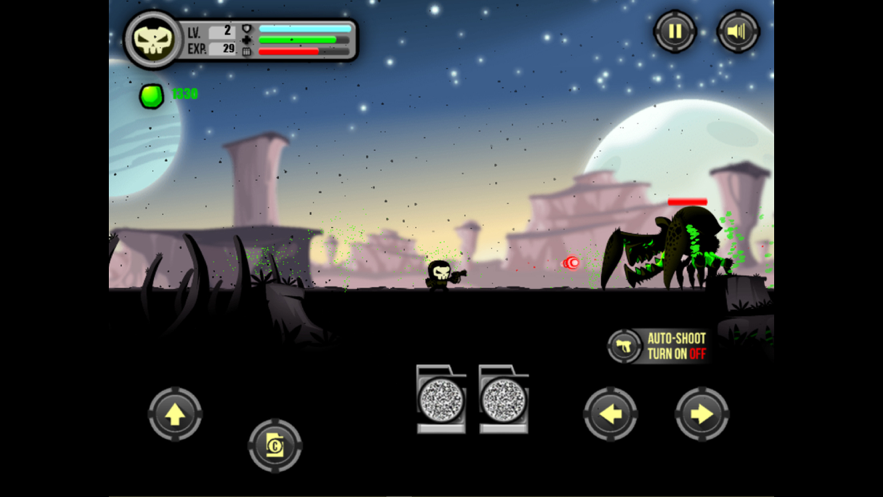Screen dimensions: 883x497
Task: Tap the jump up-arrow button
Action: pos(175,414)
